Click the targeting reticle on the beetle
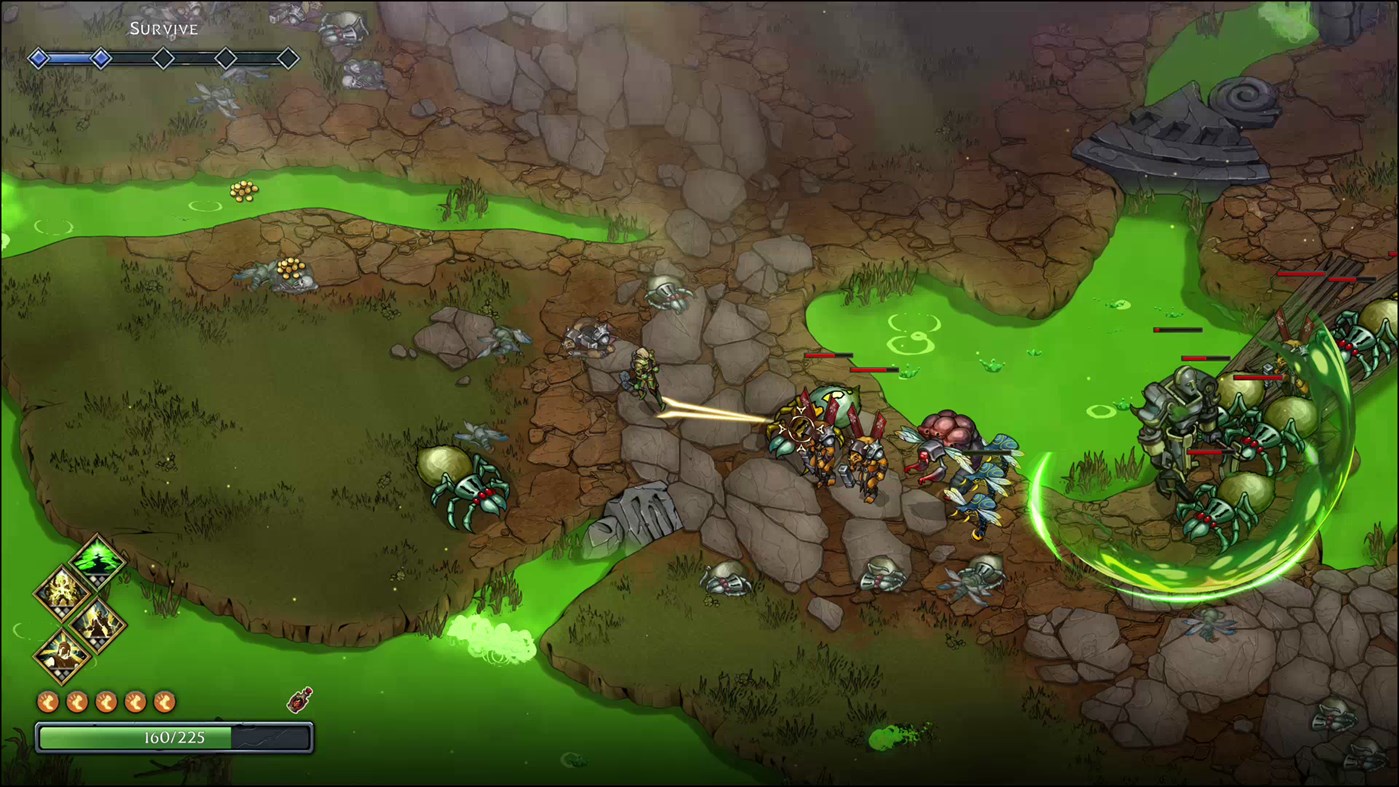This screenshot has width=1399, height=787. 800,430
